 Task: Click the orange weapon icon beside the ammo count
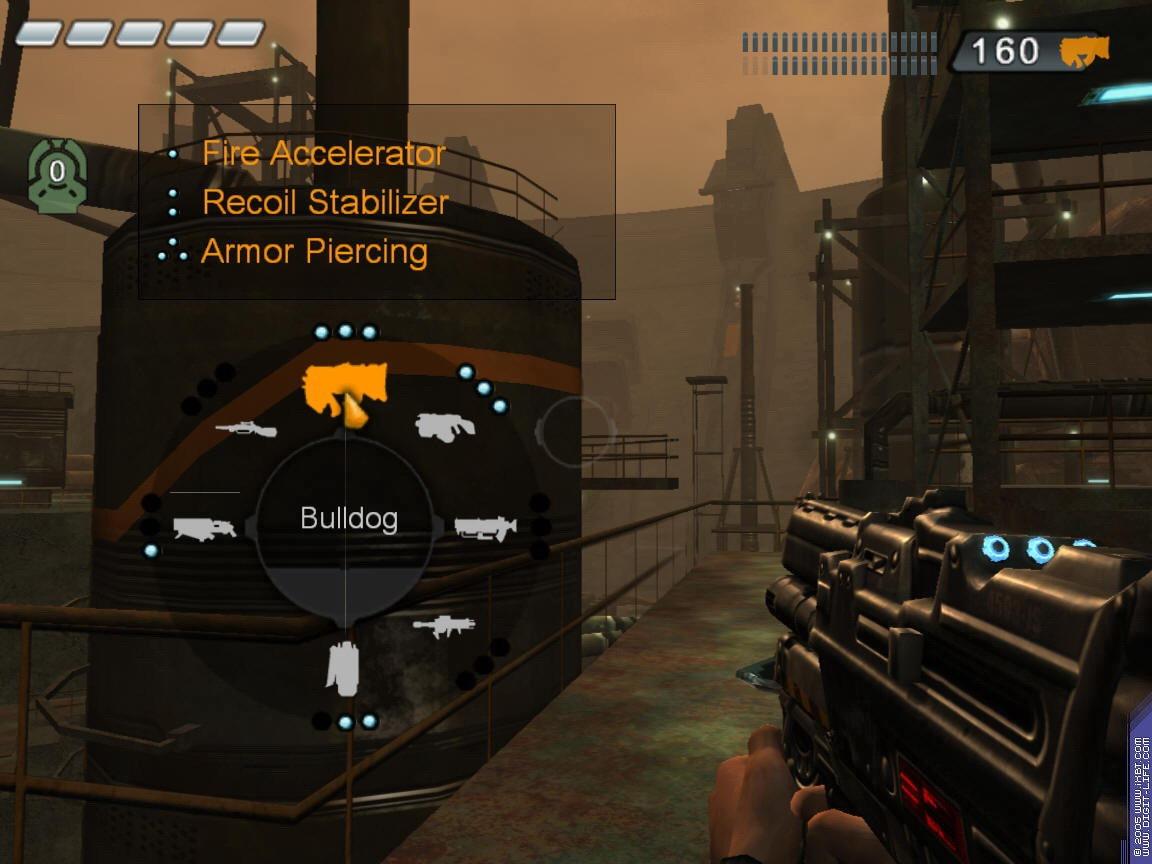click(x=1085, y=51)
